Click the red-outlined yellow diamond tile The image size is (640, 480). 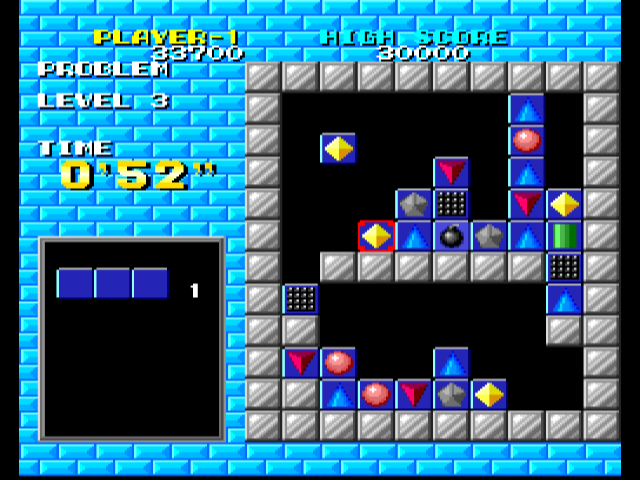pyautogui.click(x=376, y=236)
